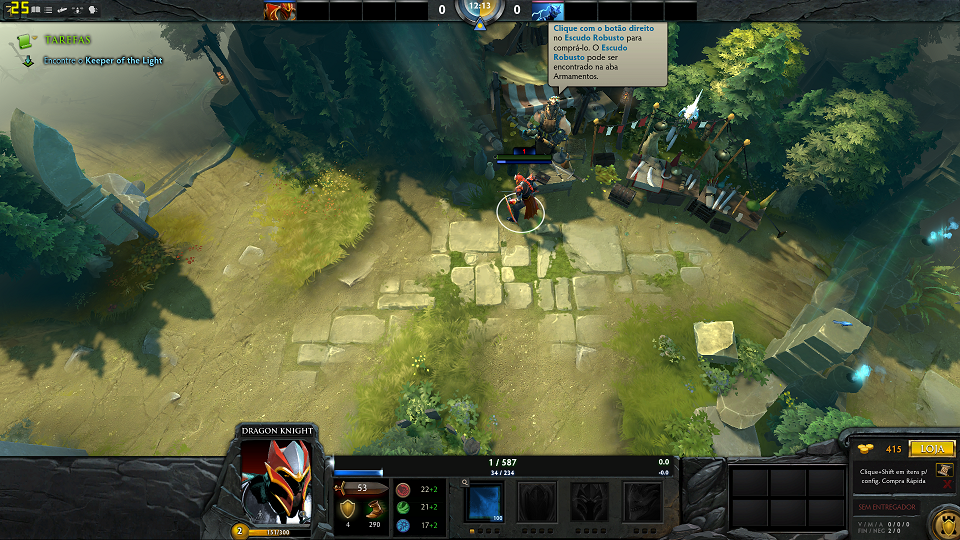960x540 pixels.
Task: Click the Dragon Knight hero portrait
Action: 276,482
